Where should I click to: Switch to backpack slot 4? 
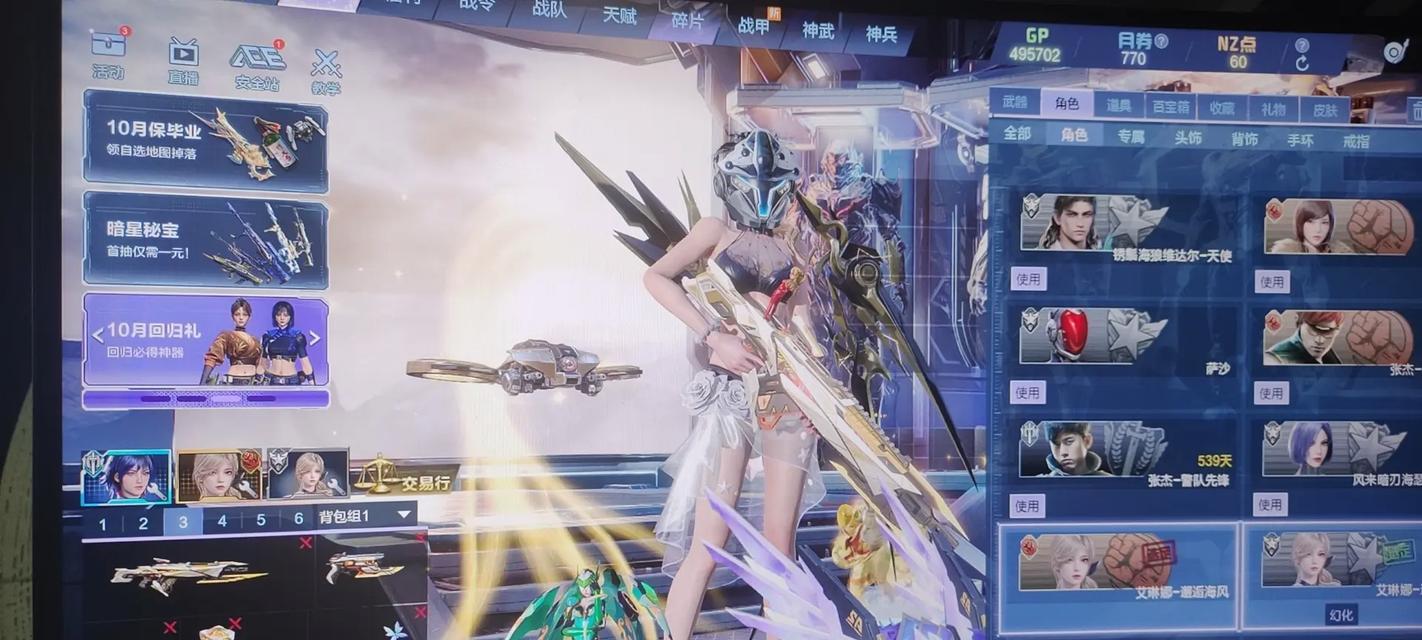(x=222, y=521)
